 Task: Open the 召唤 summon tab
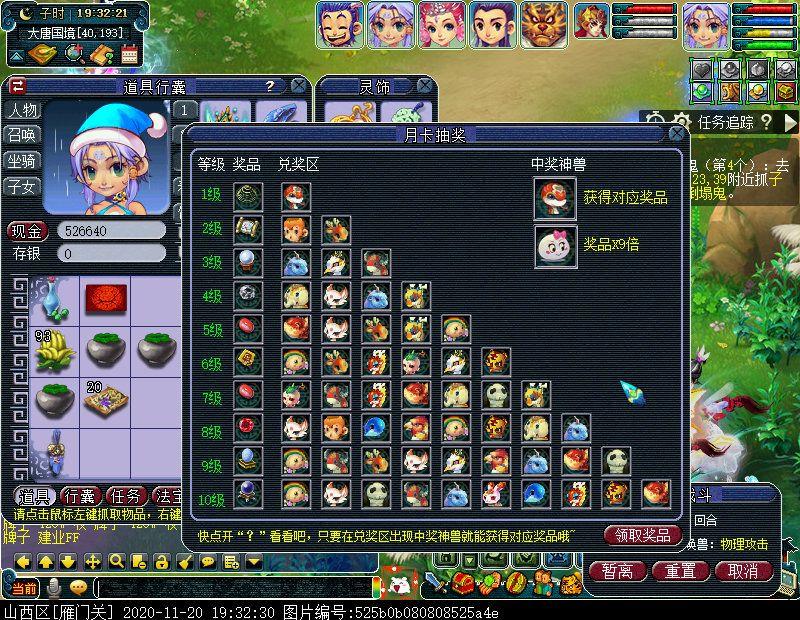click(x=22, y=135)
